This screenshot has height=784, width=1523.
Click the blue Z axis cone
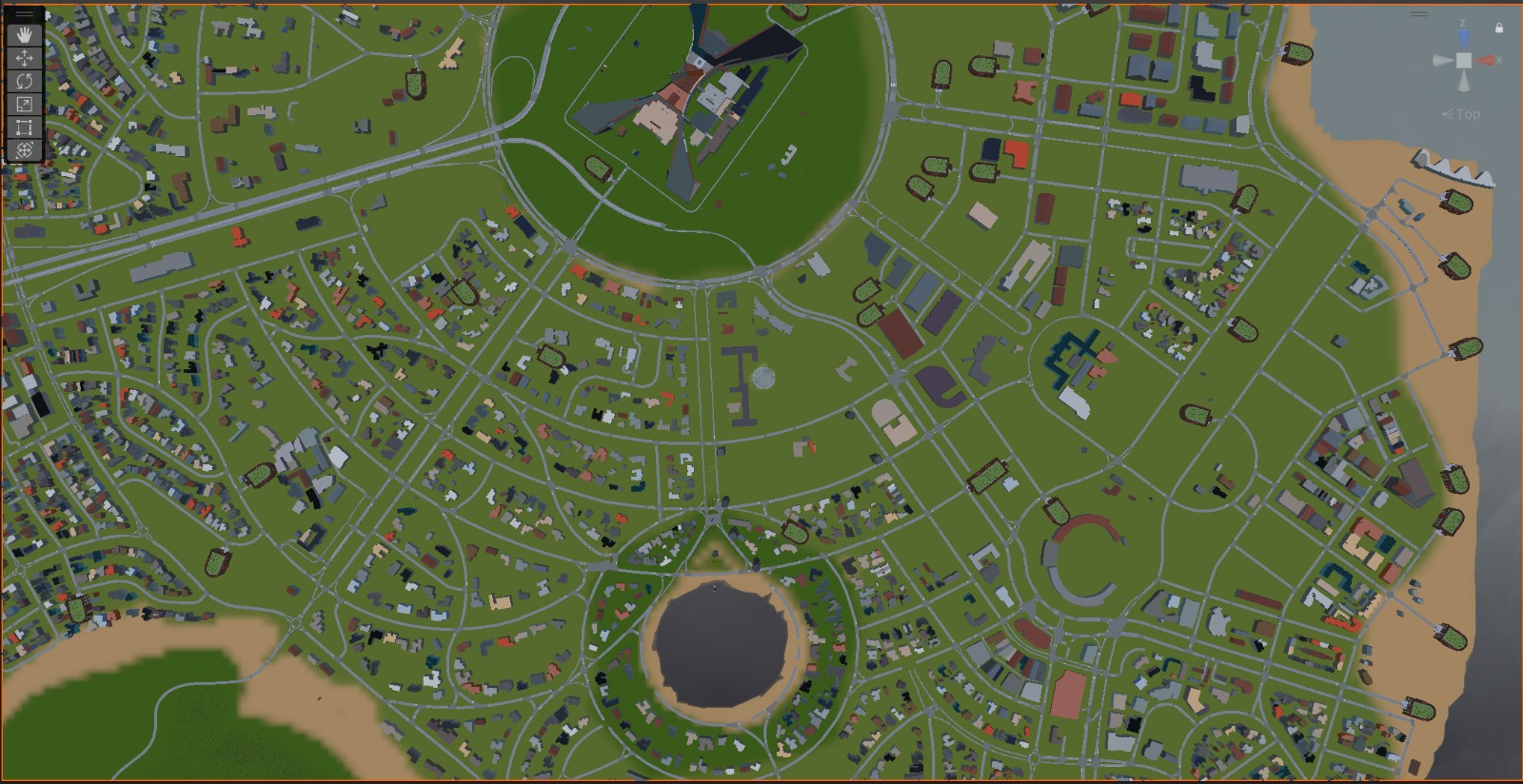click(1464, 38)
